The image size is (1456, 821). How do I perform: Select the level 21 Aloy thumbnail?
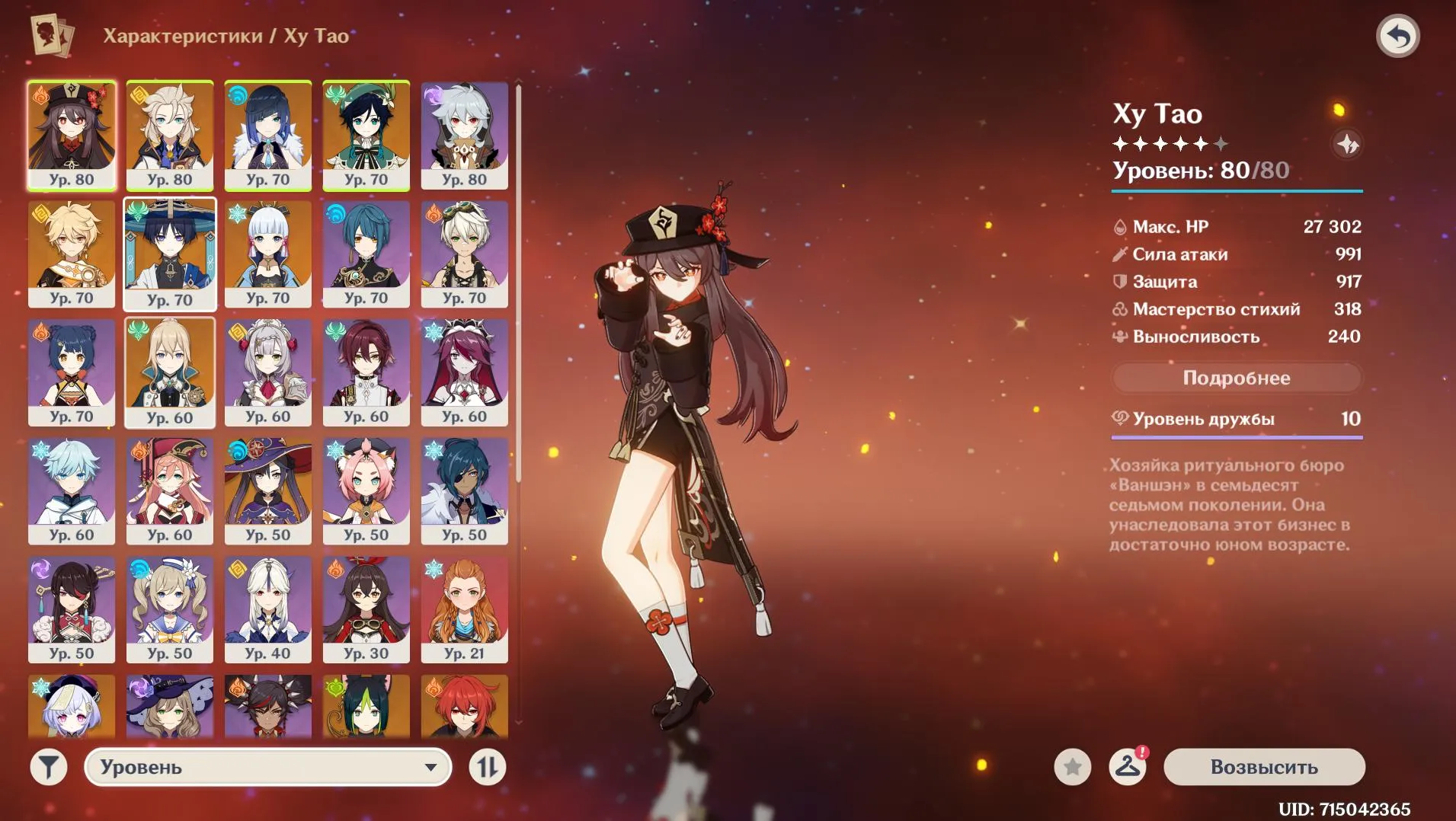[465, 609]
